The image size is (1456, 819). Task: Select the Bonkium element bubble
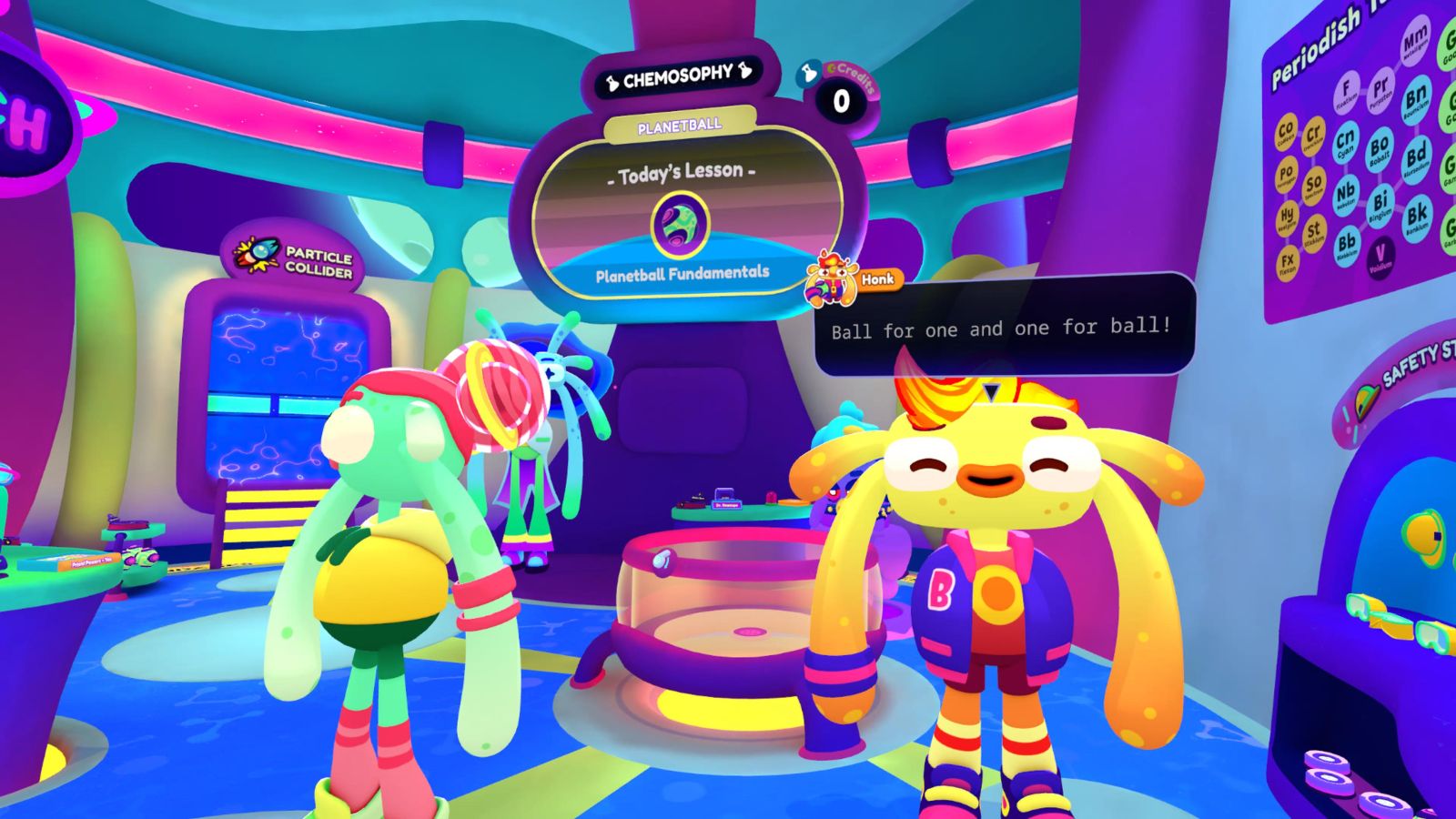tap(1418, 216)
